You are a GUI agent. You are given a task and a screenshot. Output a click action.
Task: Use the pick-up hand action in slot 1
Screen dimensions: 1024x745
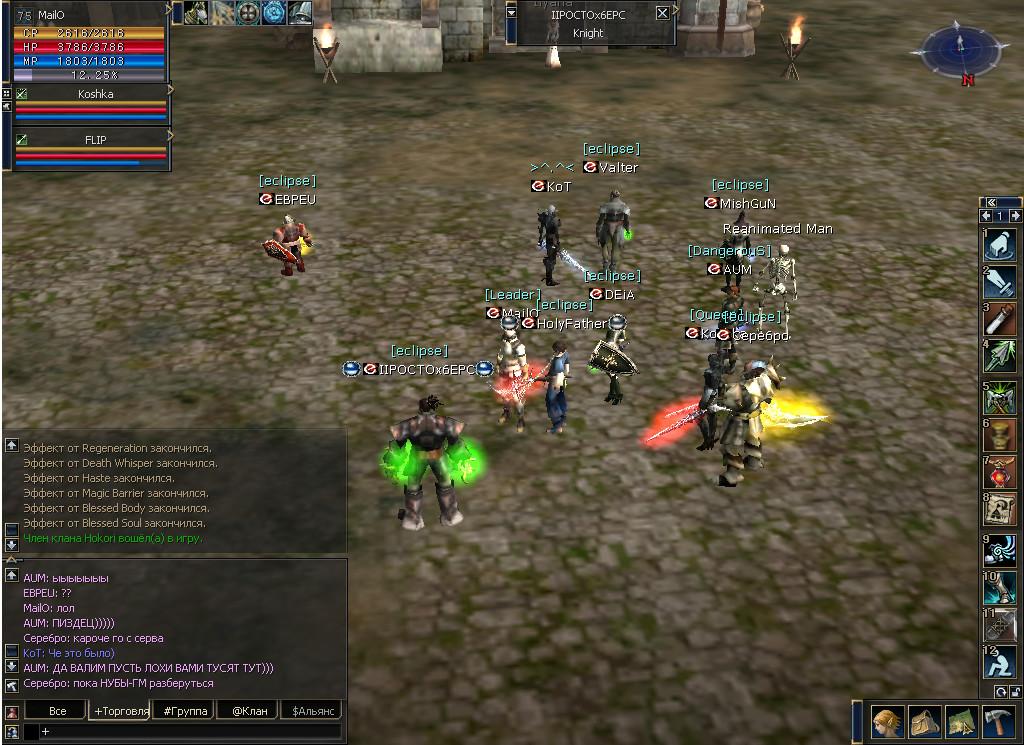click(1000, 245)
